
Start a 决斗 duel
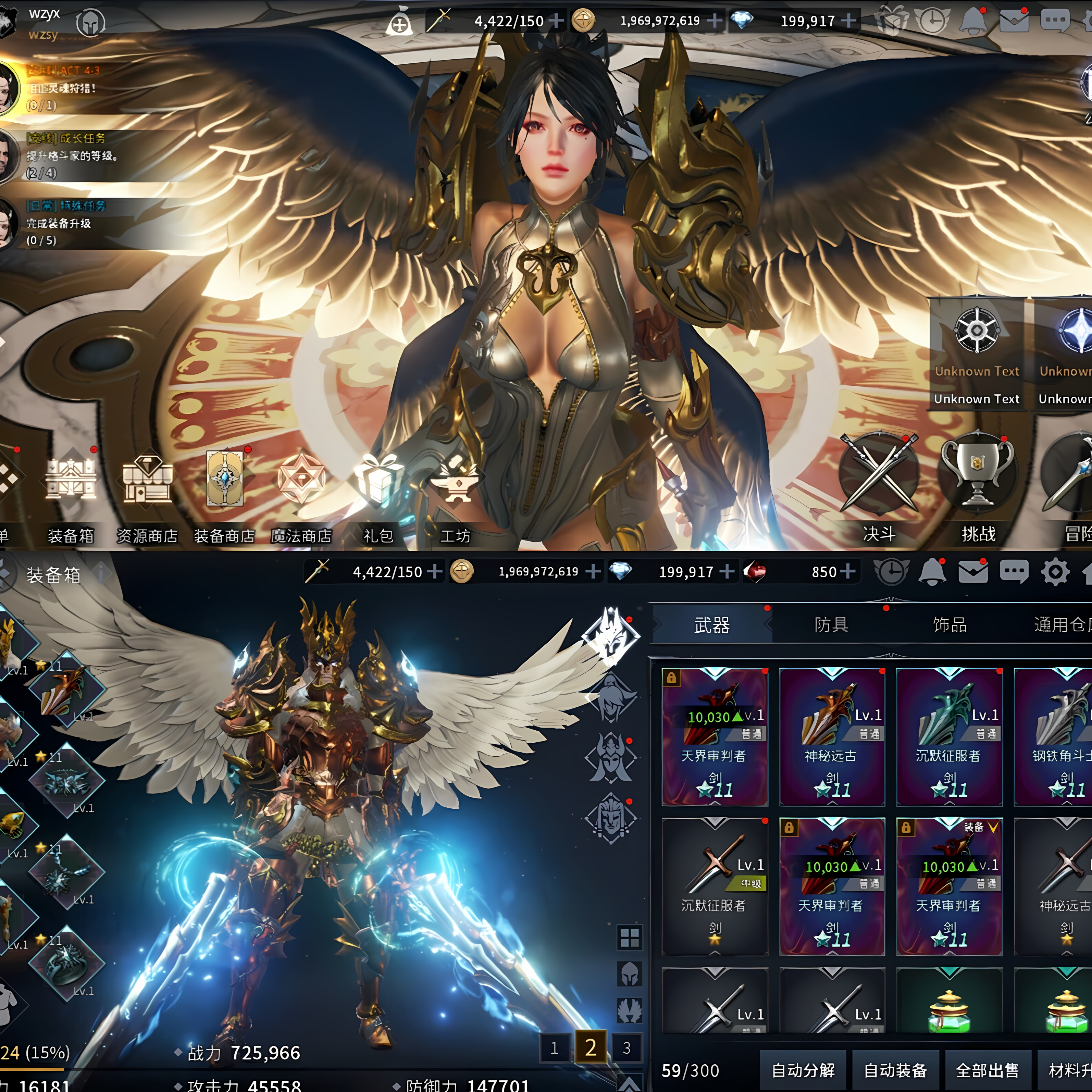pyautogui.click(x=879, y=486)
